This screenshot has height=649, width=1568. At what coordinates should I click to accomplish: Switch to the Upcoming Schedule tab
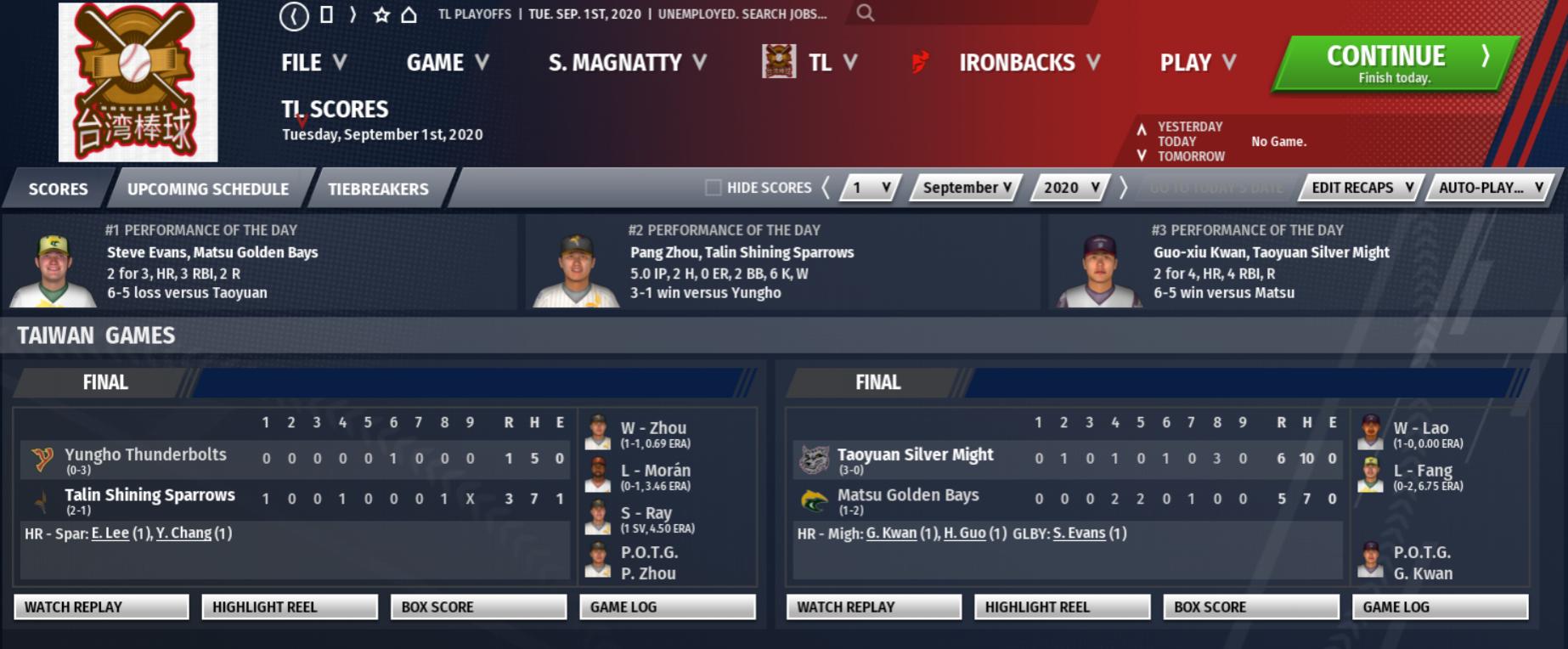coord(208,189)
